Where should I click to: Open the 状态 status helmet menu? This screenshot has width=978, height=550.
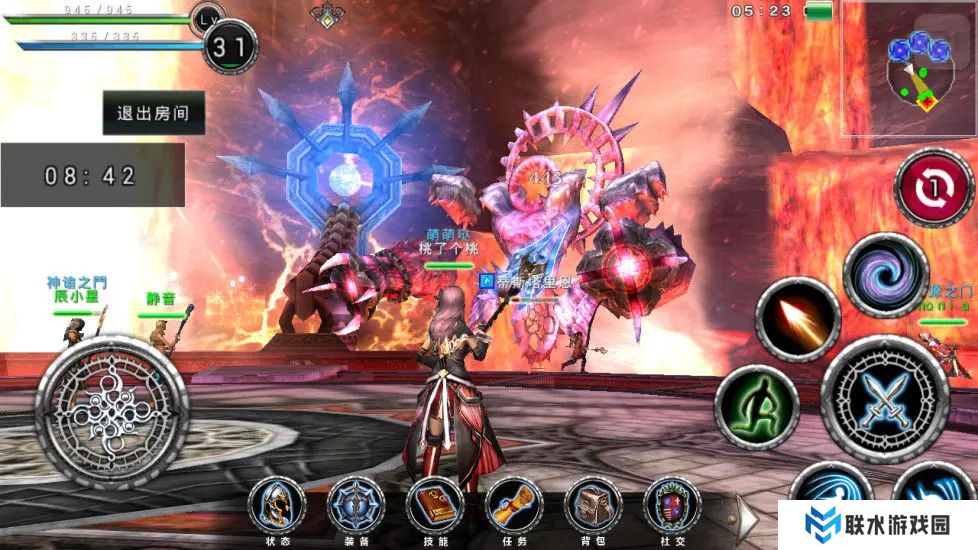(x=277, y=505)
